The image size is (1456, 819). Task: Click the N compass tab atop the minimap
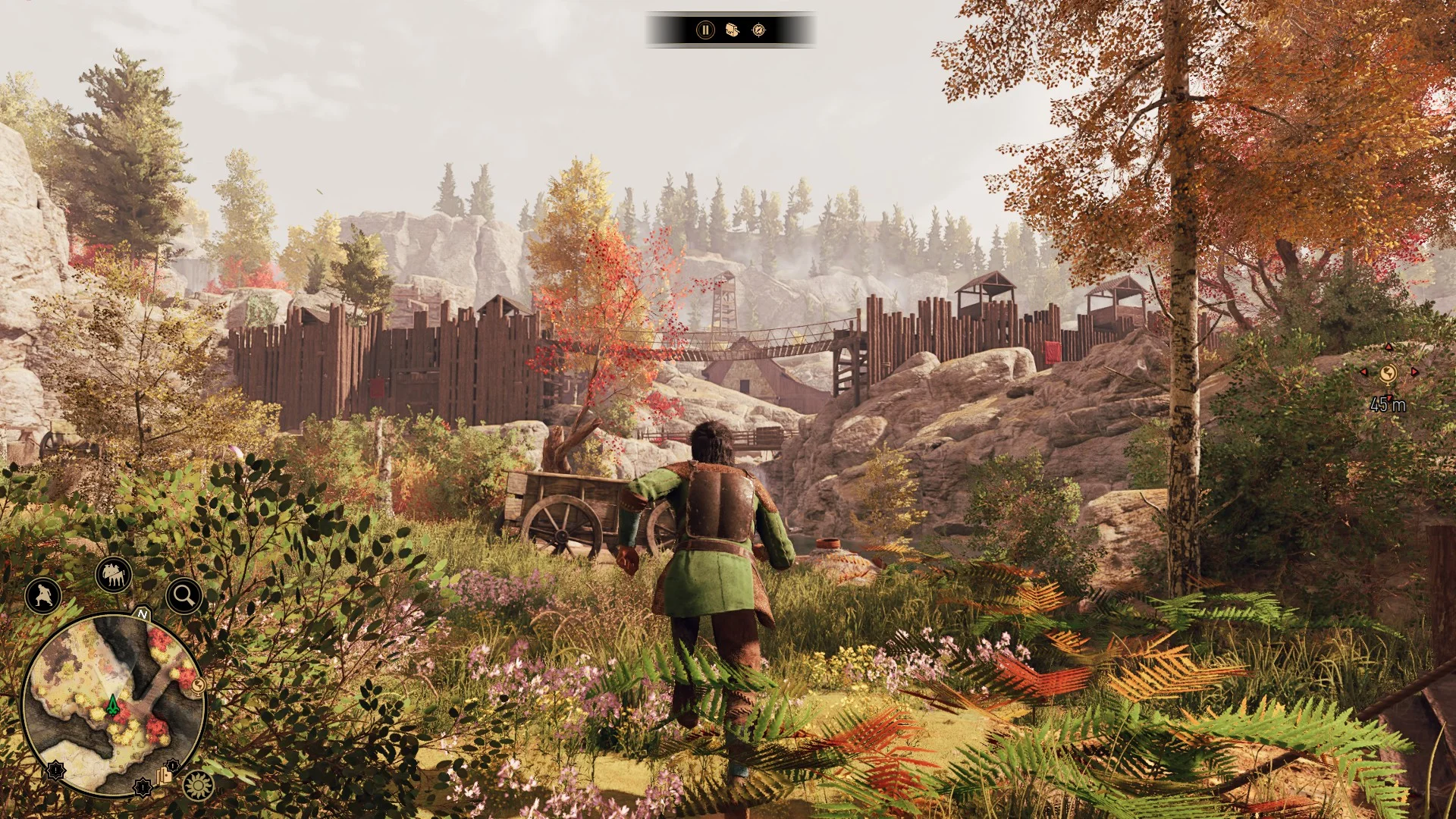click(142, 614)
